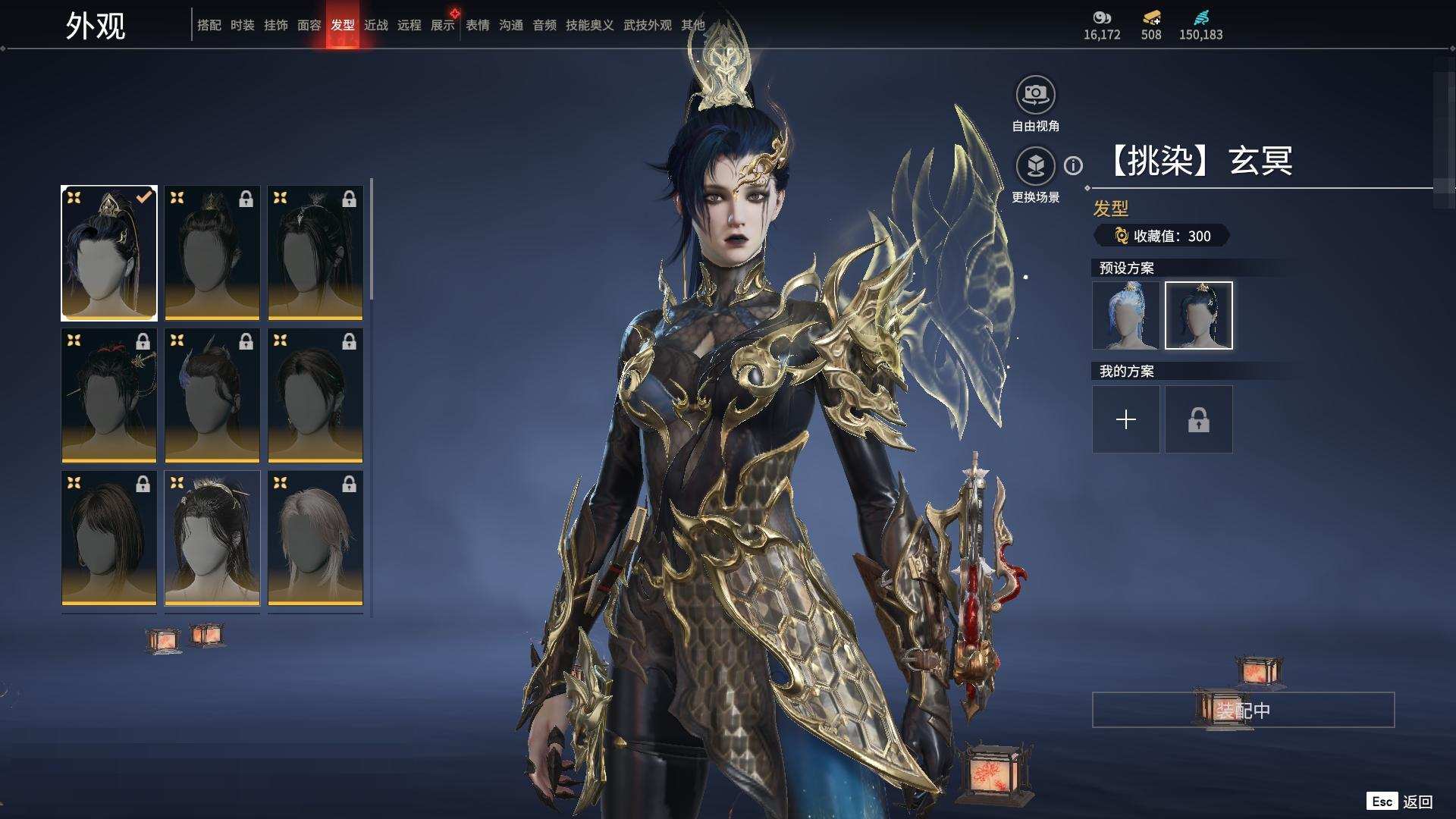Open the 展示 showcase tab
Image resolution: width=1456 pixels, height=819 pixels.
tap(442, 25)
